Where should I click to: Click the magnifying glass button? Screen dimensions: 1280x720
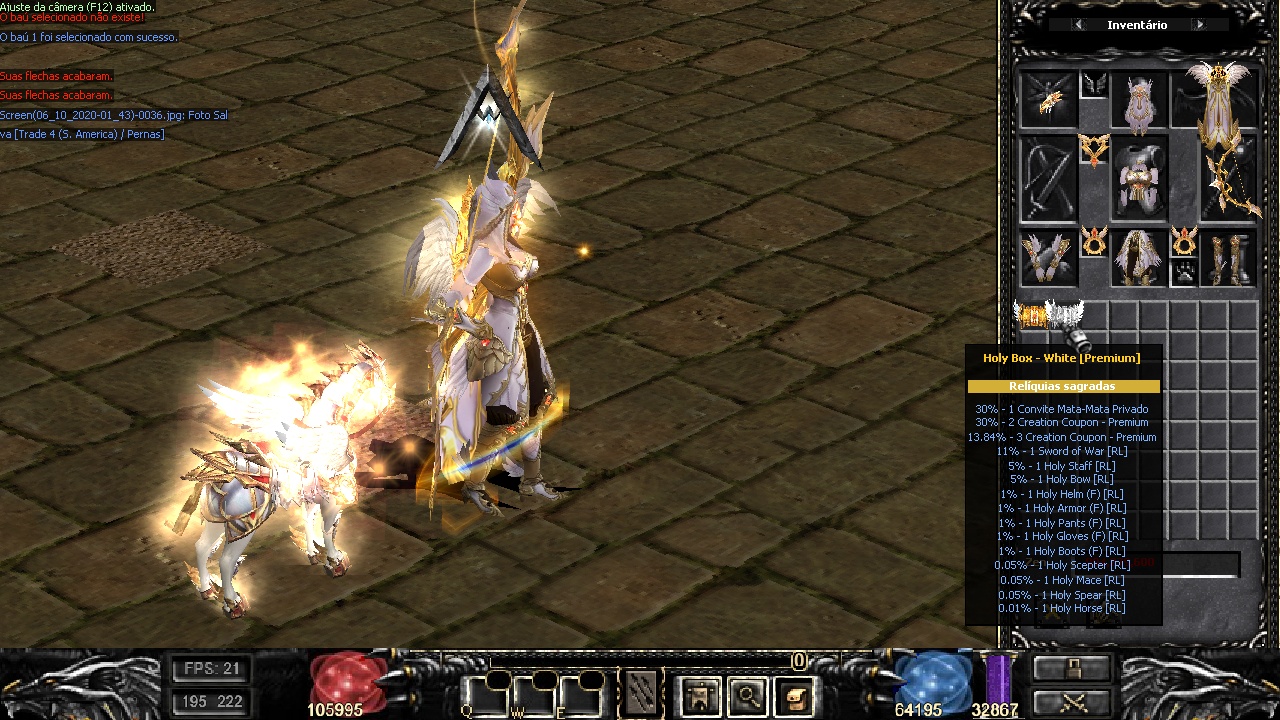coord(747,695)
